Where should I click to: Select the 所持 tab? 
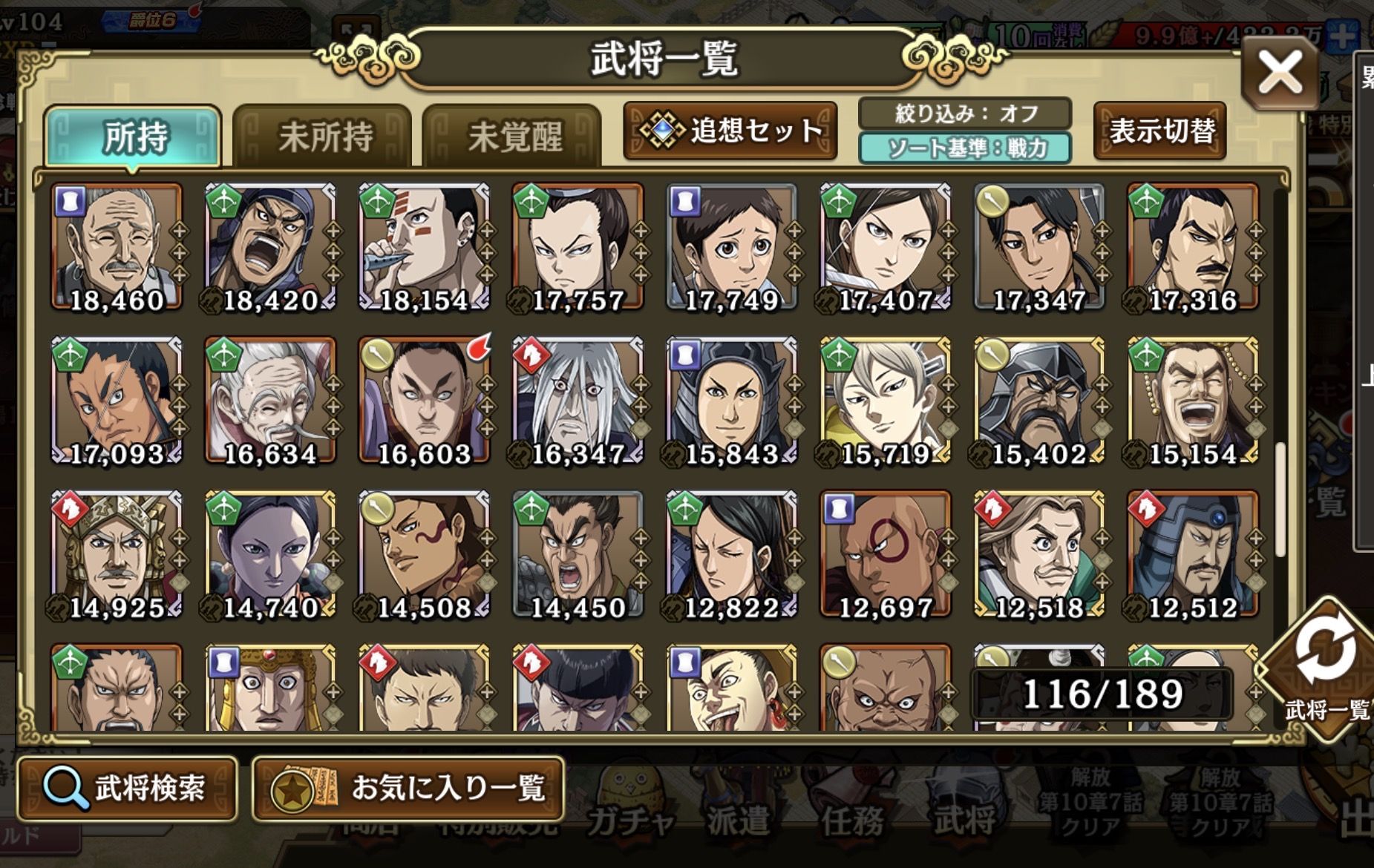(134, 137)
